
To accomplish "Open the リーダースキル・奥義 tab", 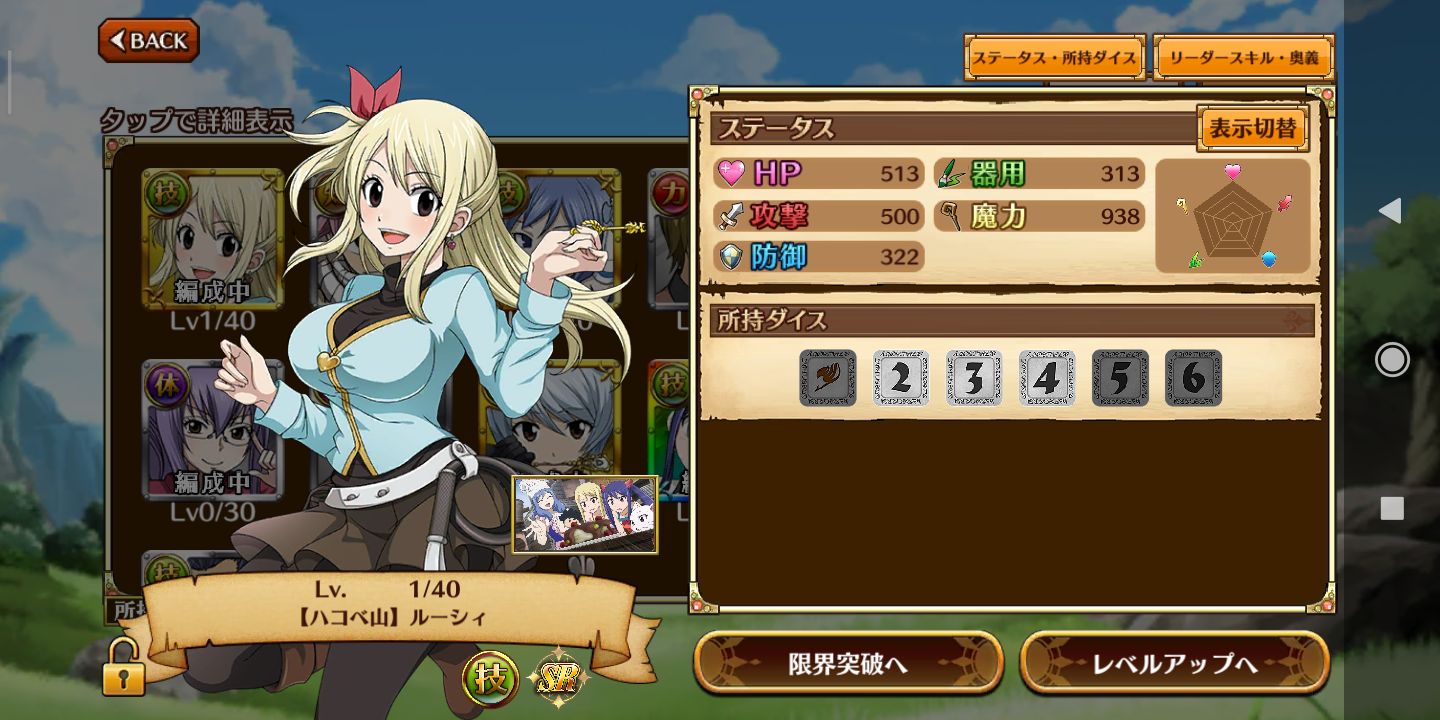I will click(1244, 58).
